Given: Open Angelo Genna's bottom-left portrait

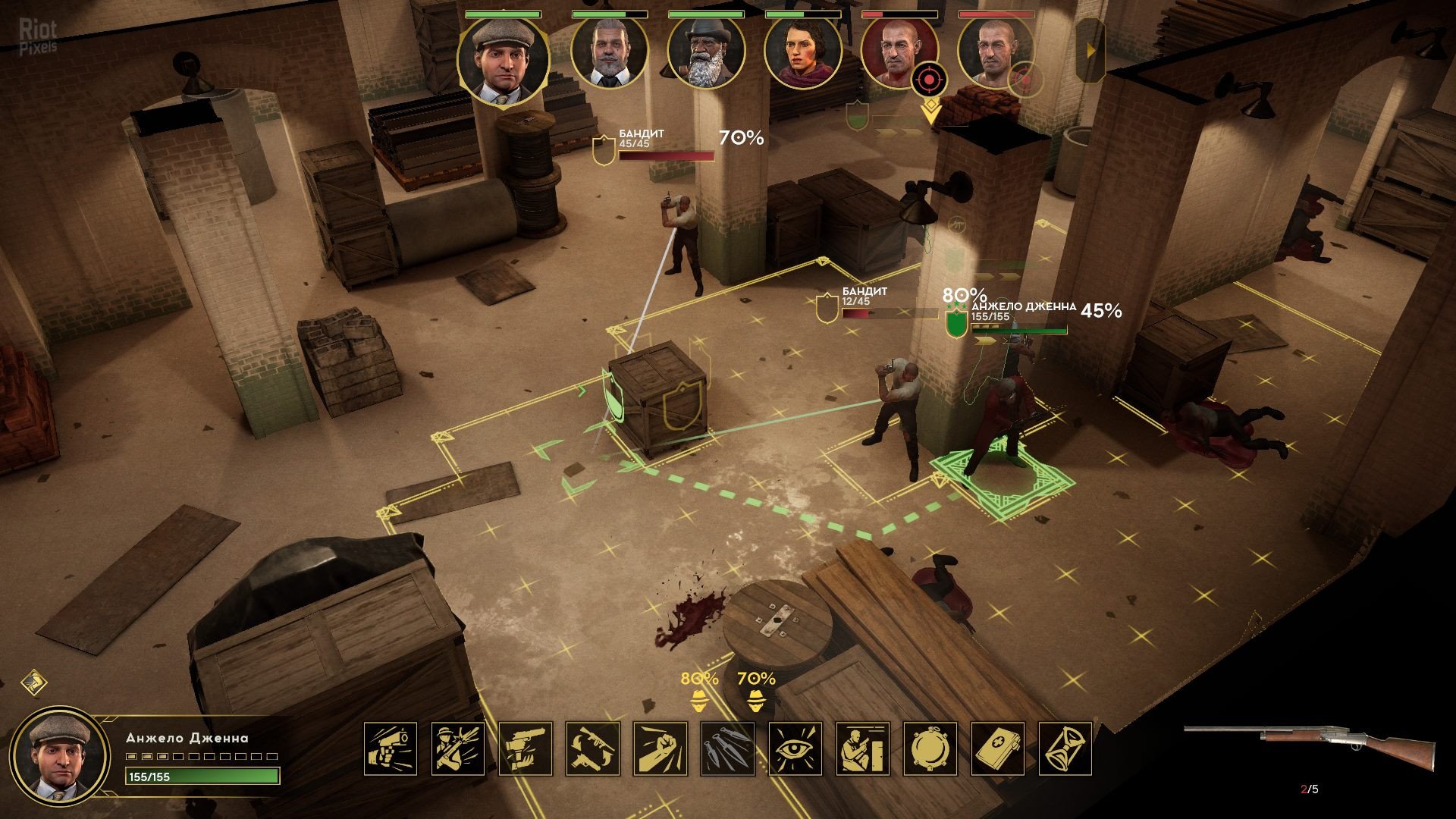Looking at the screenshot, I should (61, 756).
